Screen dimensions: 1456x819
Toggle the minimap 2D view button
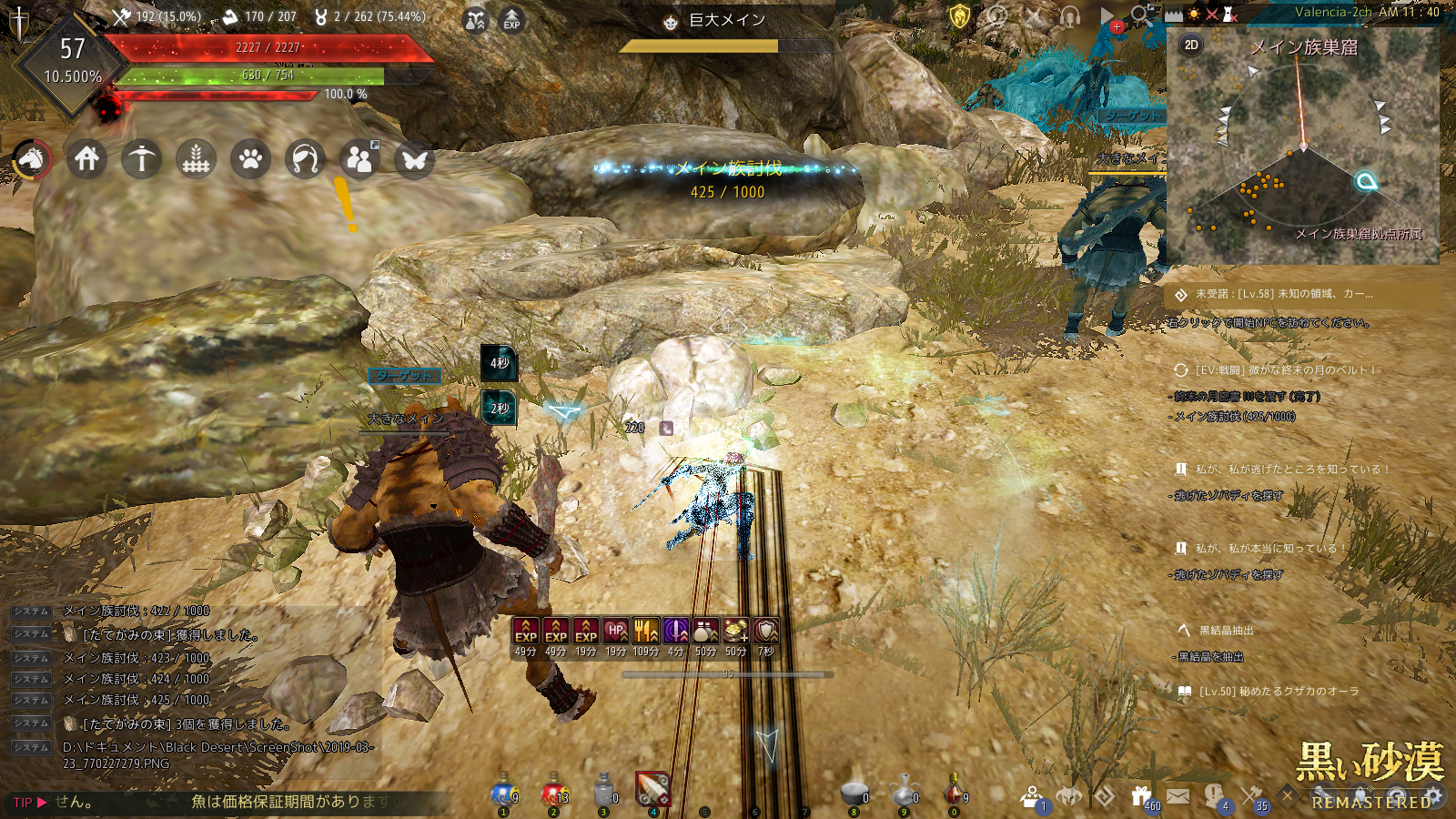(1190, 45)
